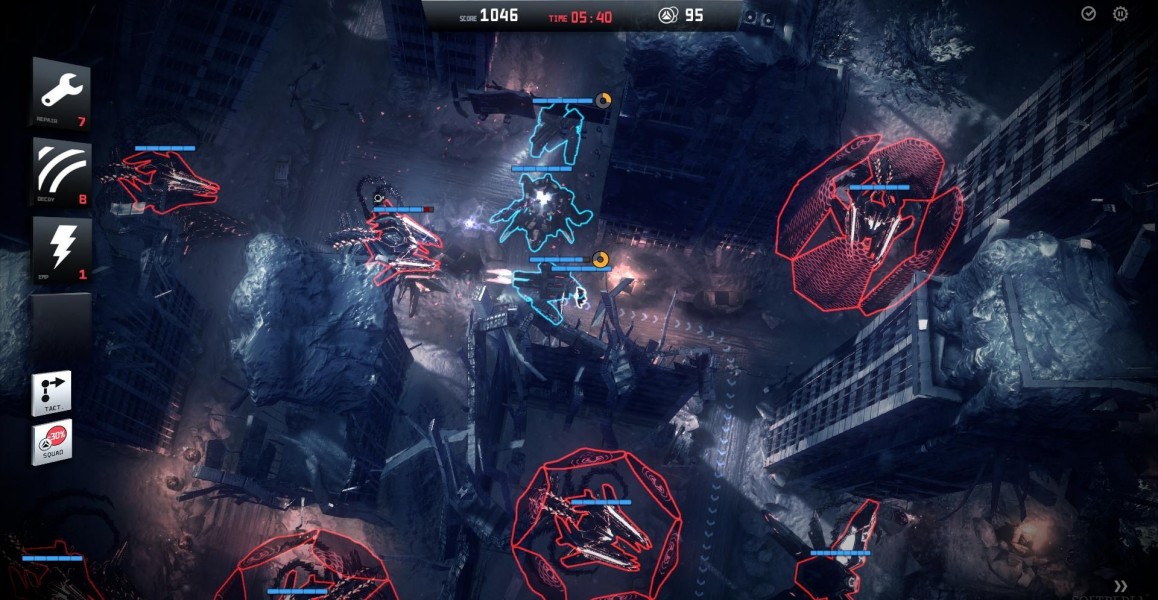Open the pause gear menu
Image resolution: width=1158 pixels, height=600 pixels.
[1120, 14]
